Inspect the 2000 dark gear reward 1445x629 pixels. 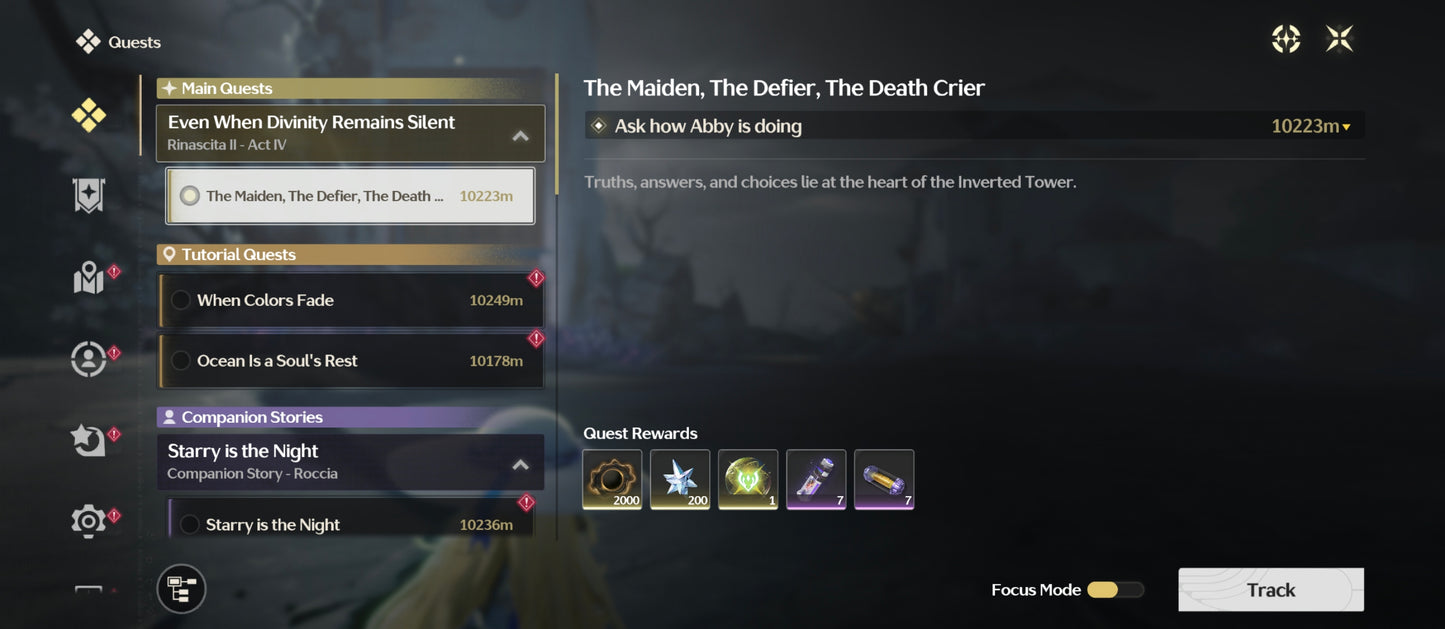[612, 479]
